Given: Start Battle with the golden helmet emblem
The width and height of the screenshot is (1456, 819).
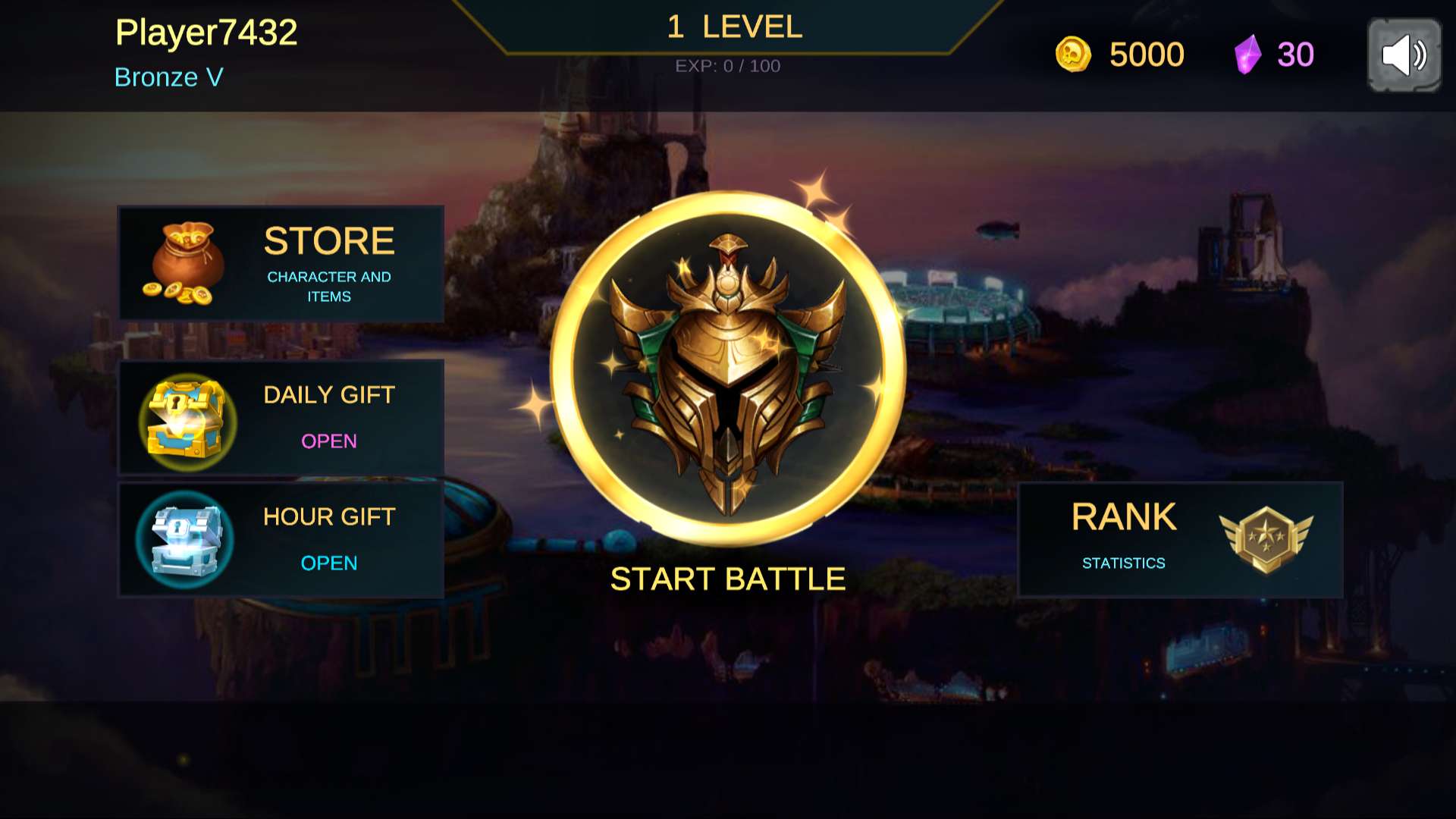Looking at the screenshot, I should (x=728, y=369).
